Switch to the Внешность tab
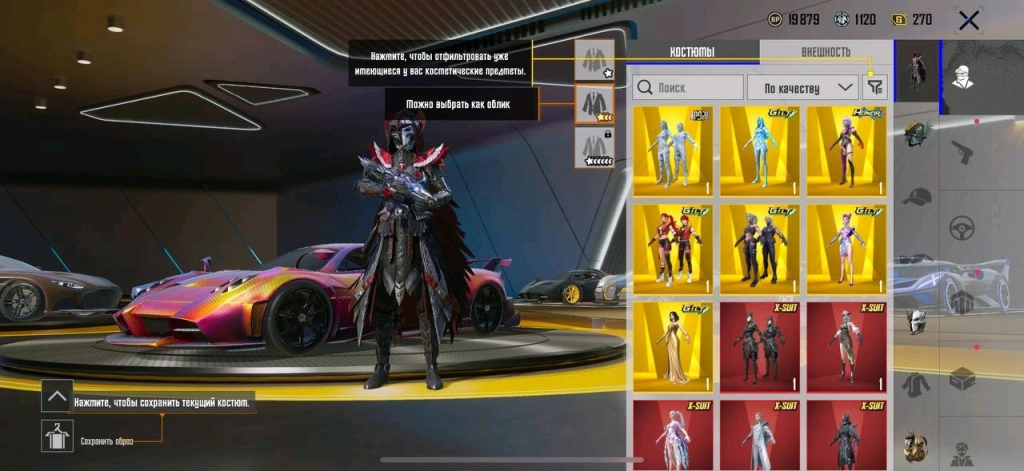The image size is (1024, 471). point(825,52)
